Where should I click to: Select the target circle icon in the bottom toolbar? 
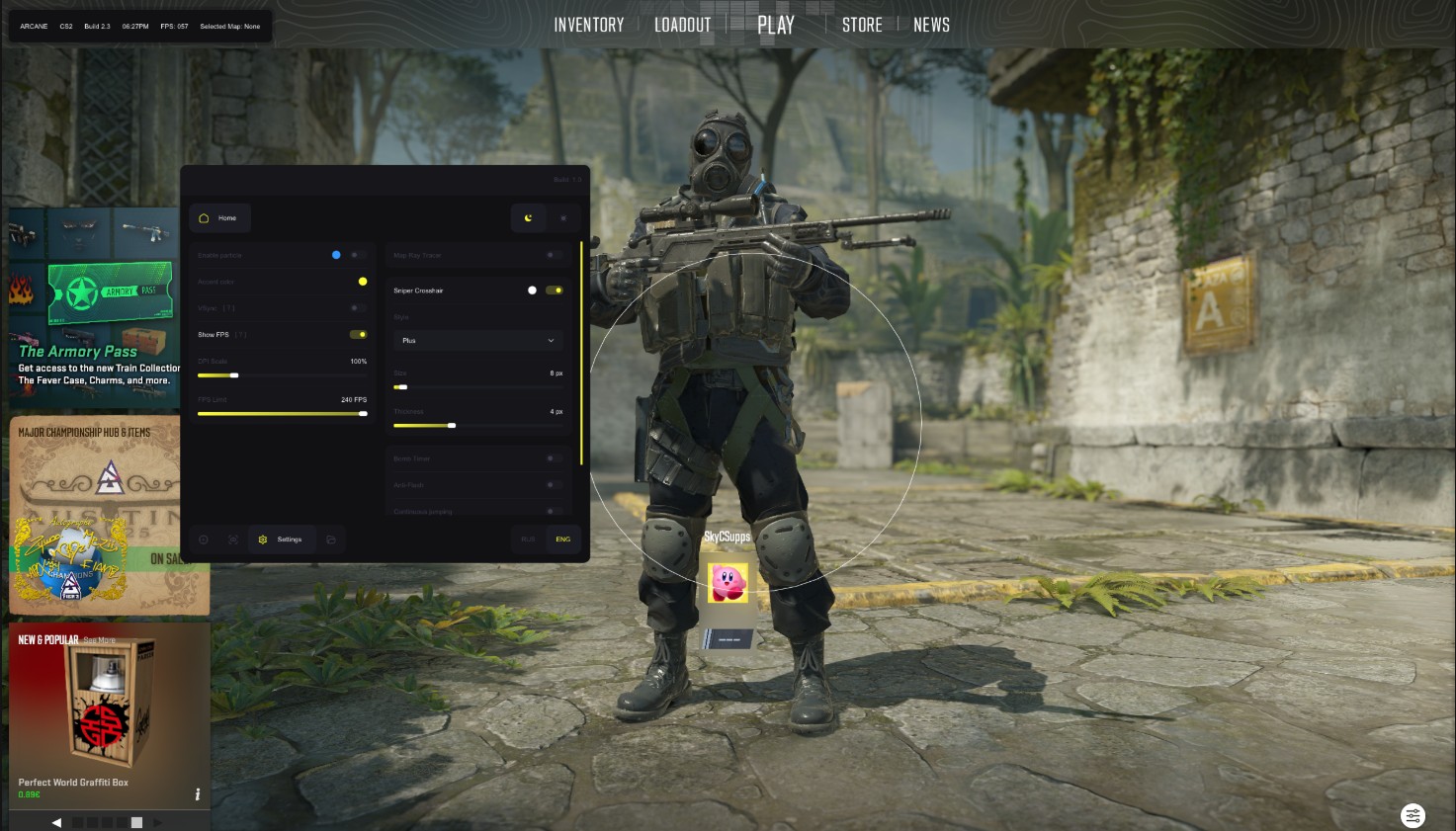tap(204, 540)
